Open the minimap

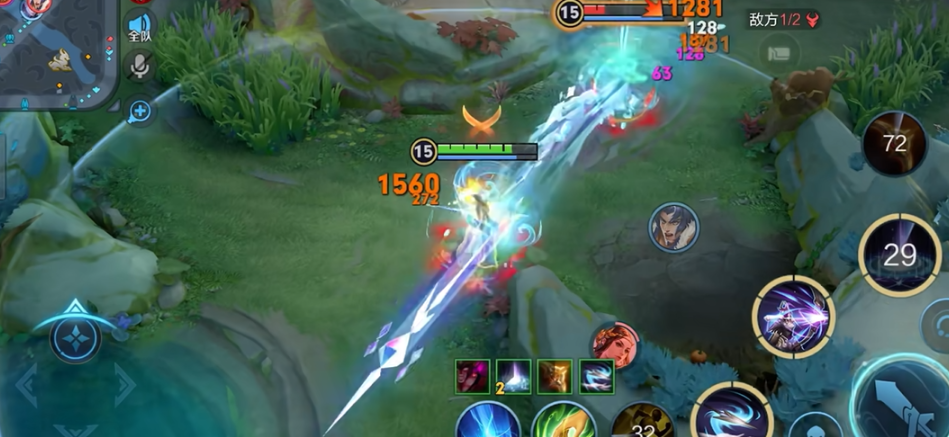pyautogui.click(x=55, y=50)
